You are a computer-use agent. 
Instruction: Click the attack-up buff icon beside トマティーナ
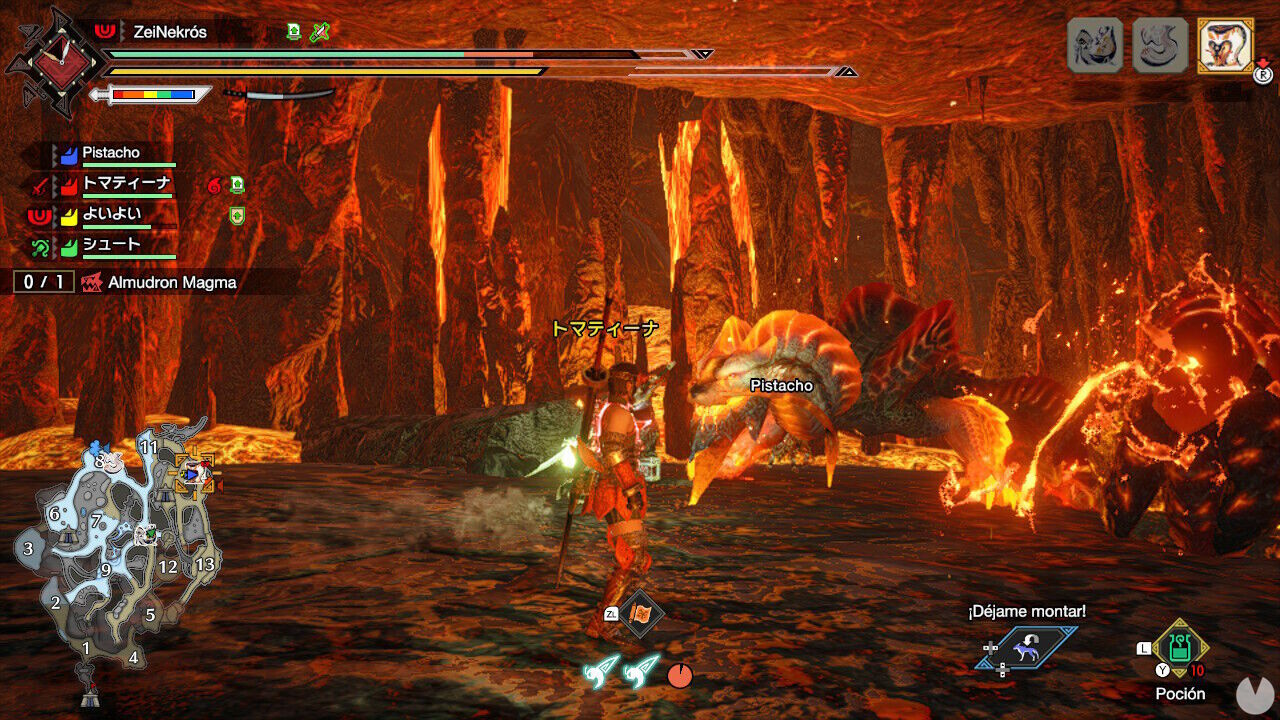click(236, 186)
